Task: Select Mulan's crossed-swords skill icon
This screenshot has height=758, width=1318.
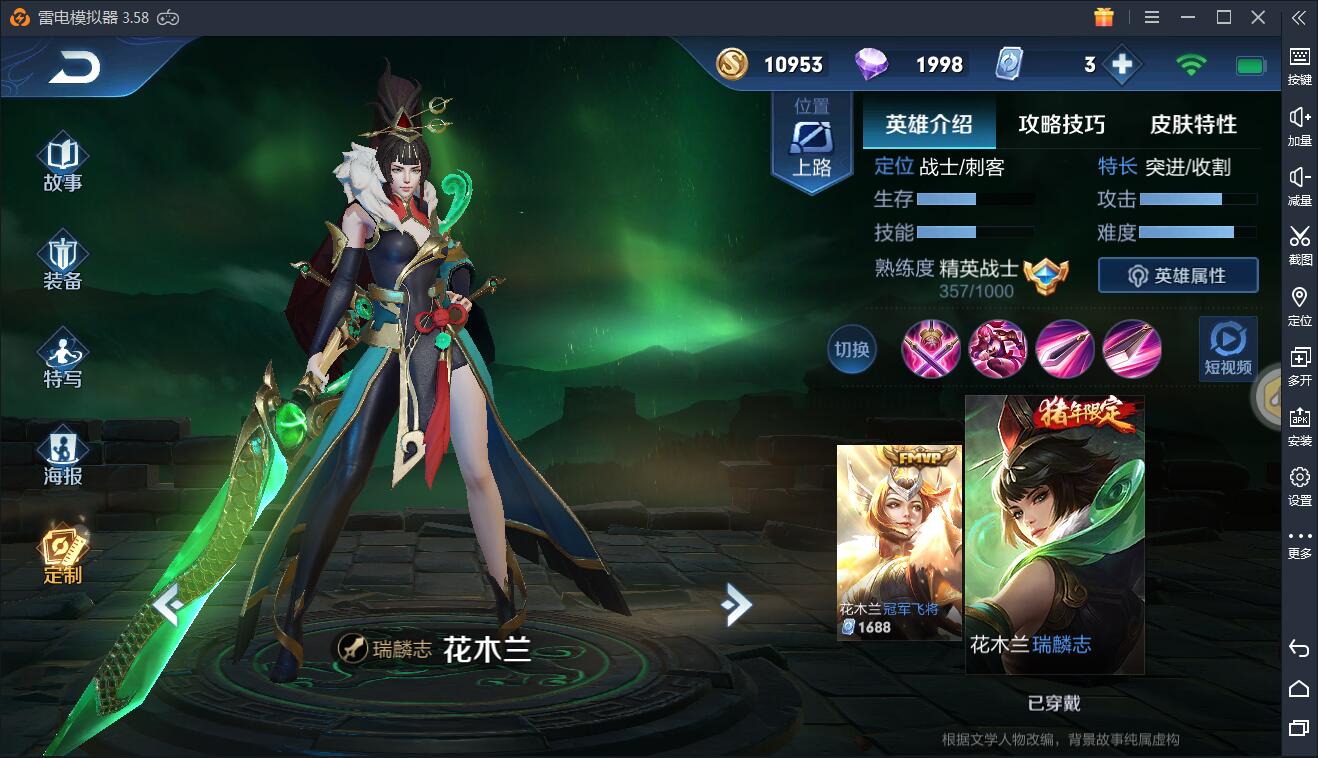Action: tap(932, 350)
